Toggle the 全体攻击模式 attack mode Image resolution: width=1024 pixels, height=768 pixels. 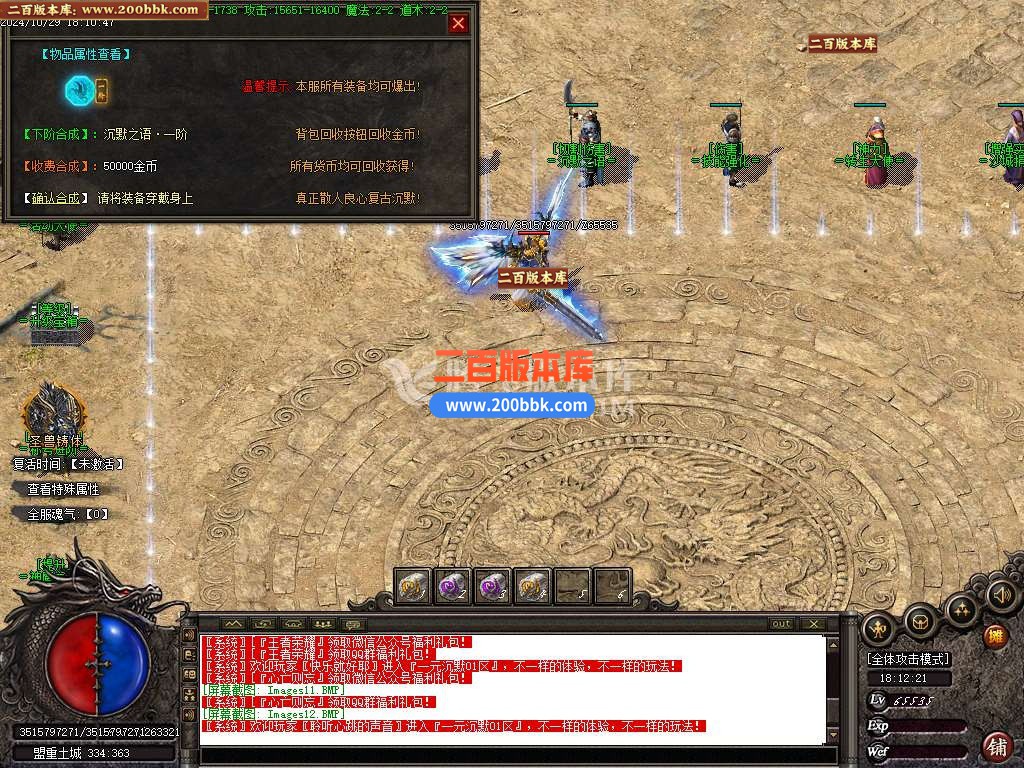point(909,659)
